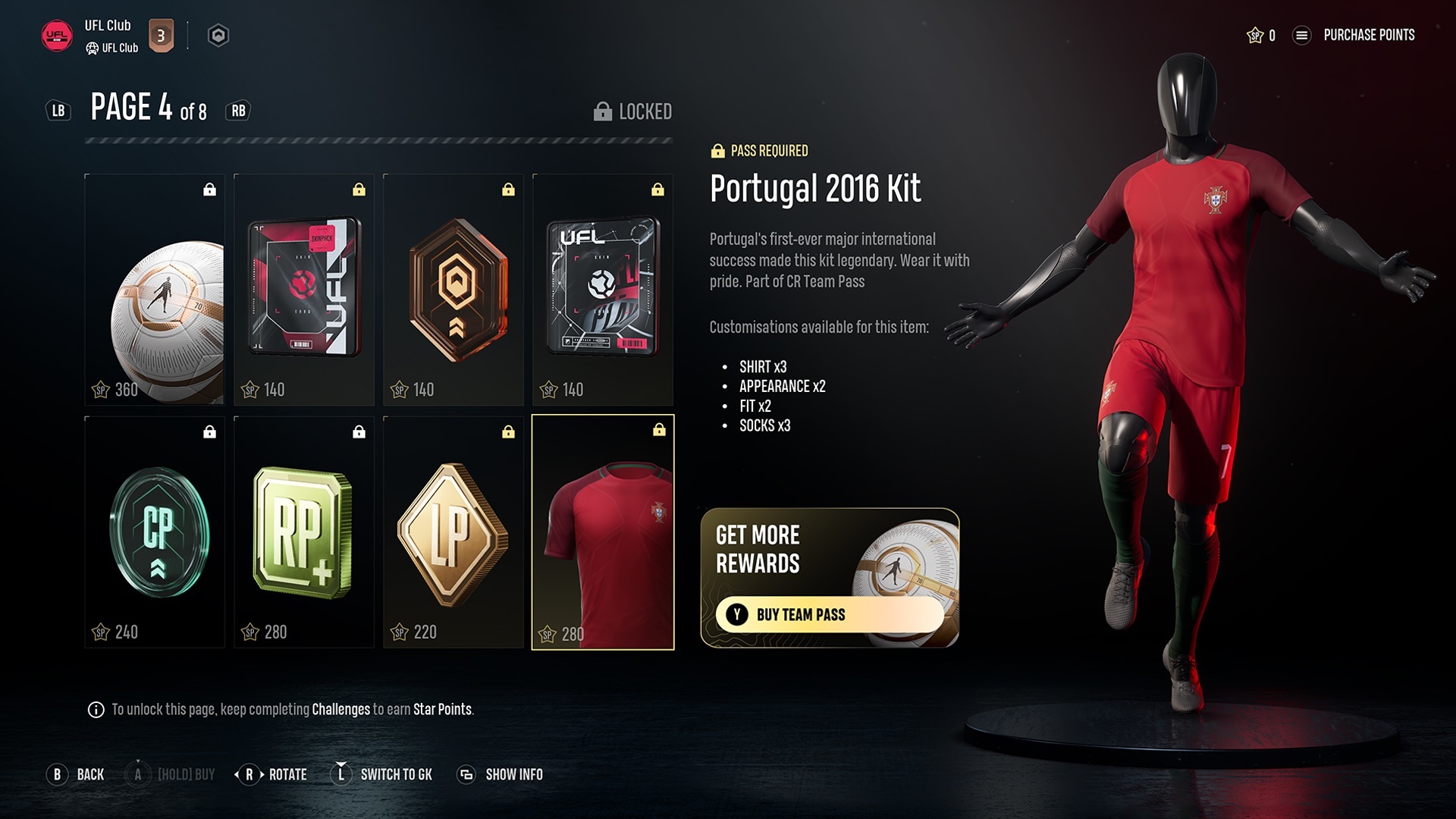Image resolution: width=1456 pixels, height=819 pixels.
Task: Select the green RP+ token item
Action: click(x=303, y=535)
